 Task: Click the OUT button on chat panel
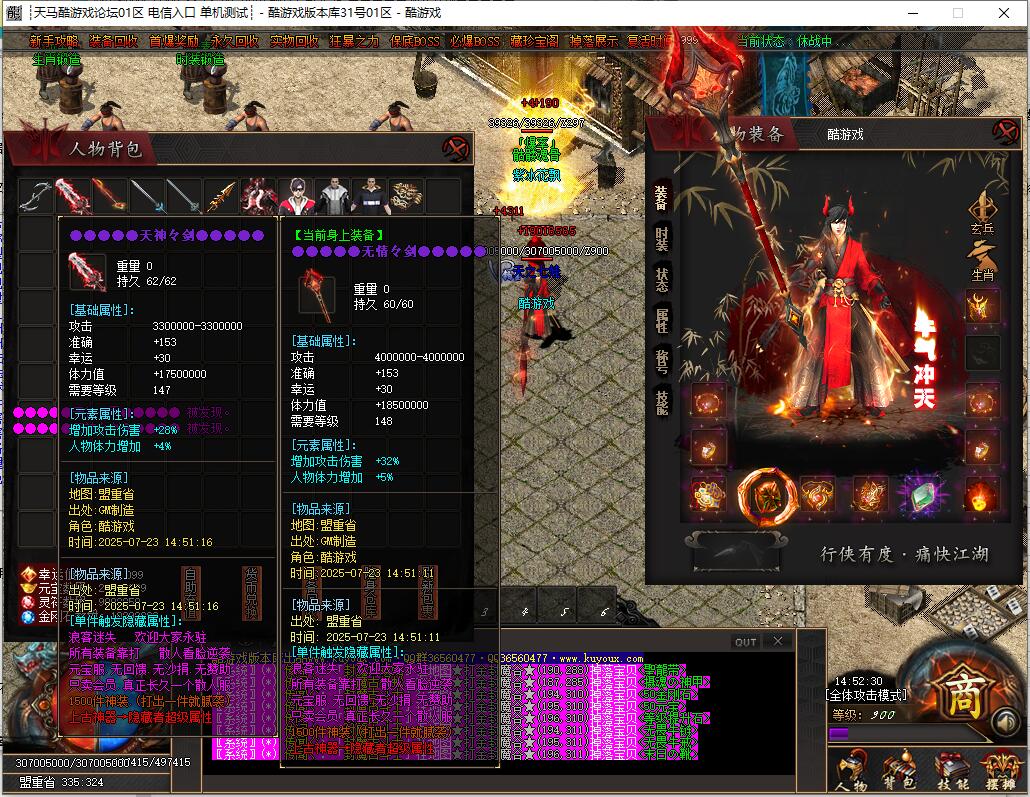[745, 642]
